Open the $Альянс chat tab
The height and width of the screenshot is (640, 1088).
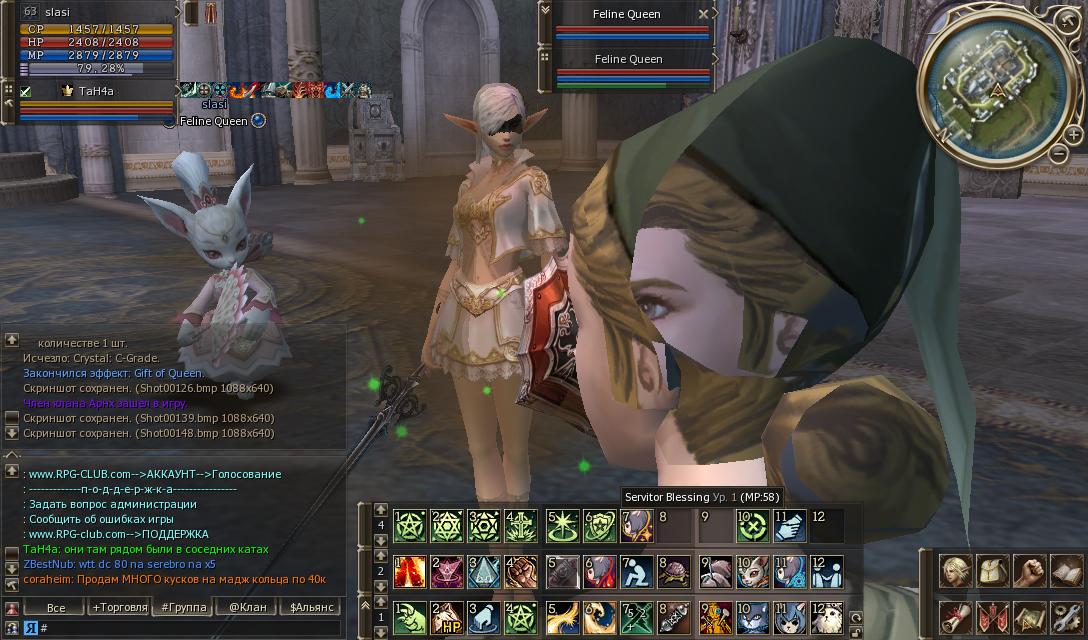click(311, 607)
